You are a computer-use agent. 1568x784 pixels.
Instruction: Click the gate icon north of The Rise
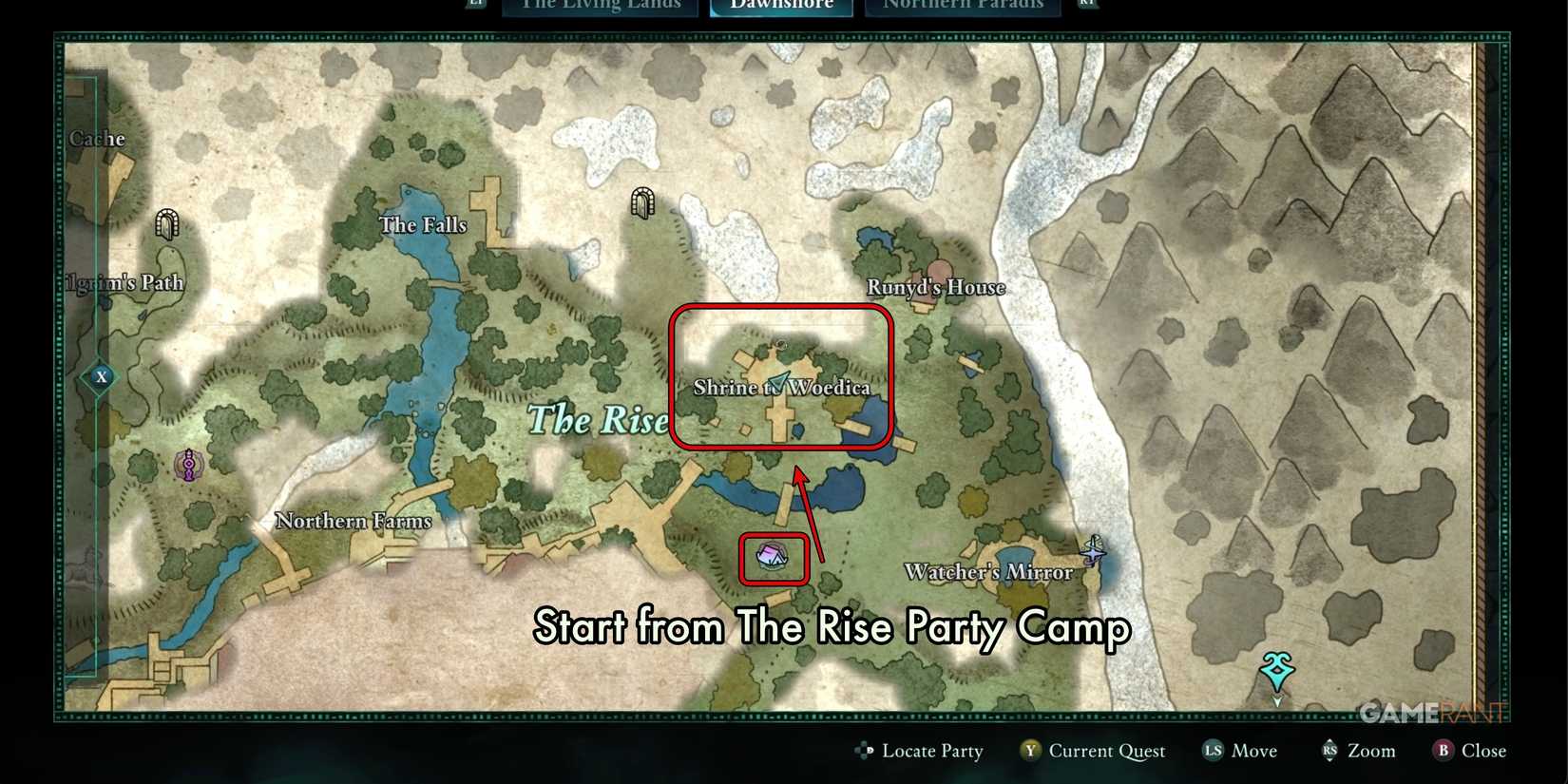click(641, 203)
